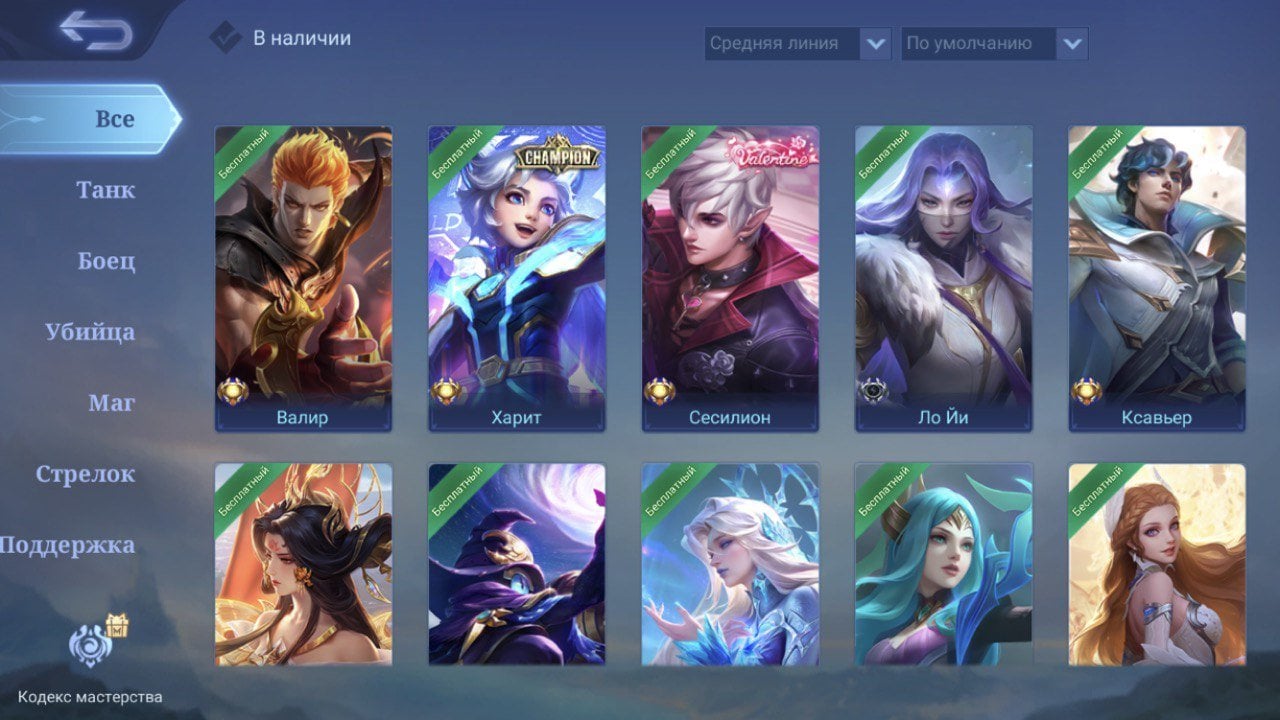
Task: Switch to the «Боец» tab
Action: click(x=106, y=261)
